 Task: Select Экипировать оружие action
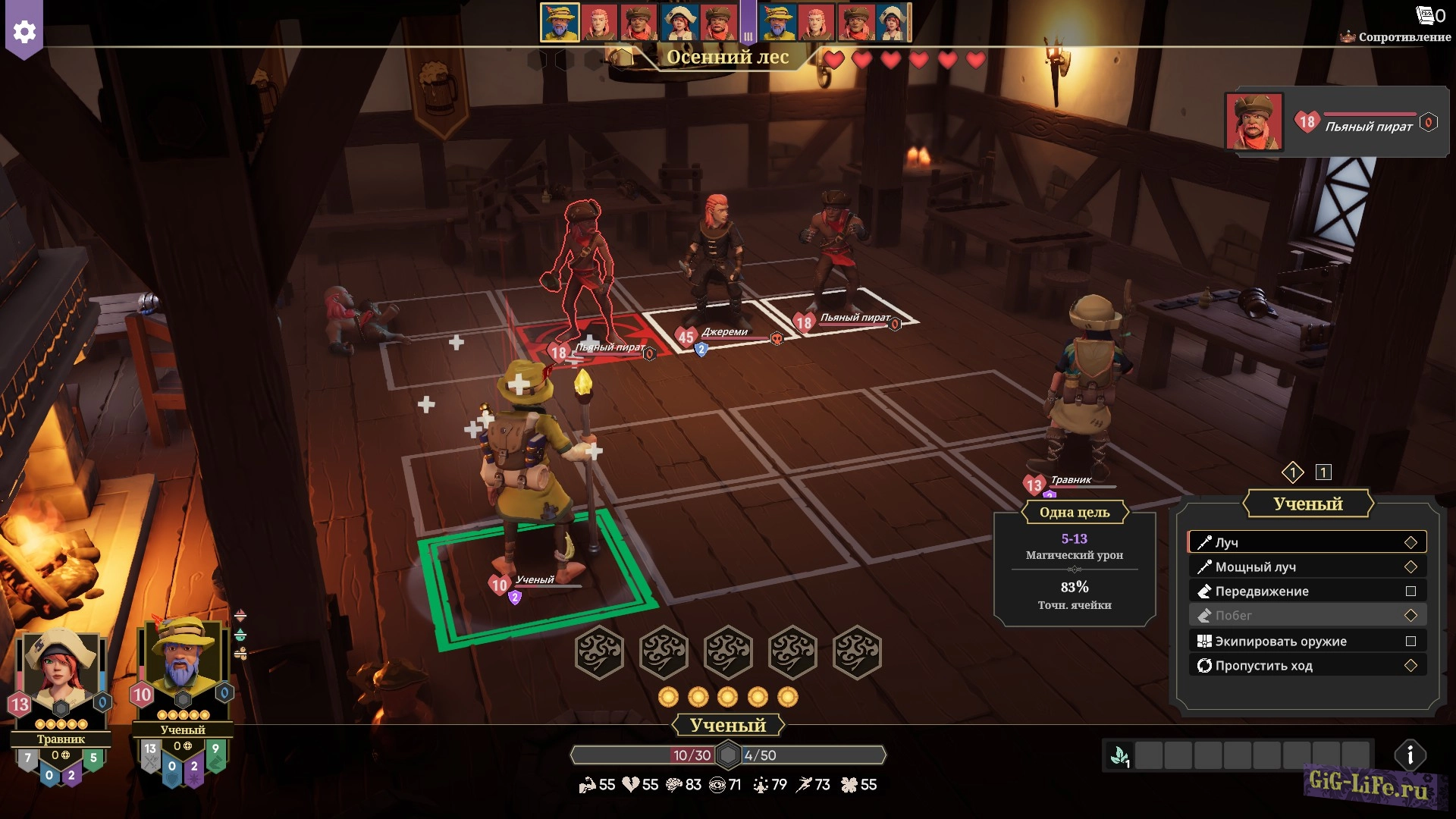coord(1307,641)
